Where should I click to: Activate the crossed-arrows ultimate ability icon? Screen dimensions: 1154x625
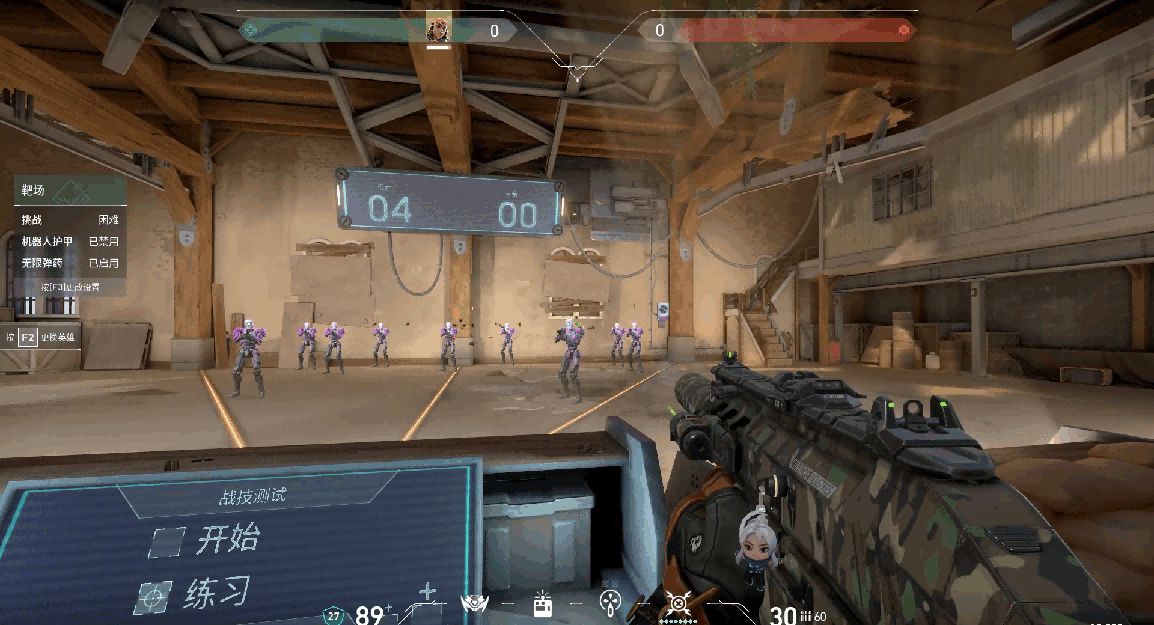click(679, 603)
